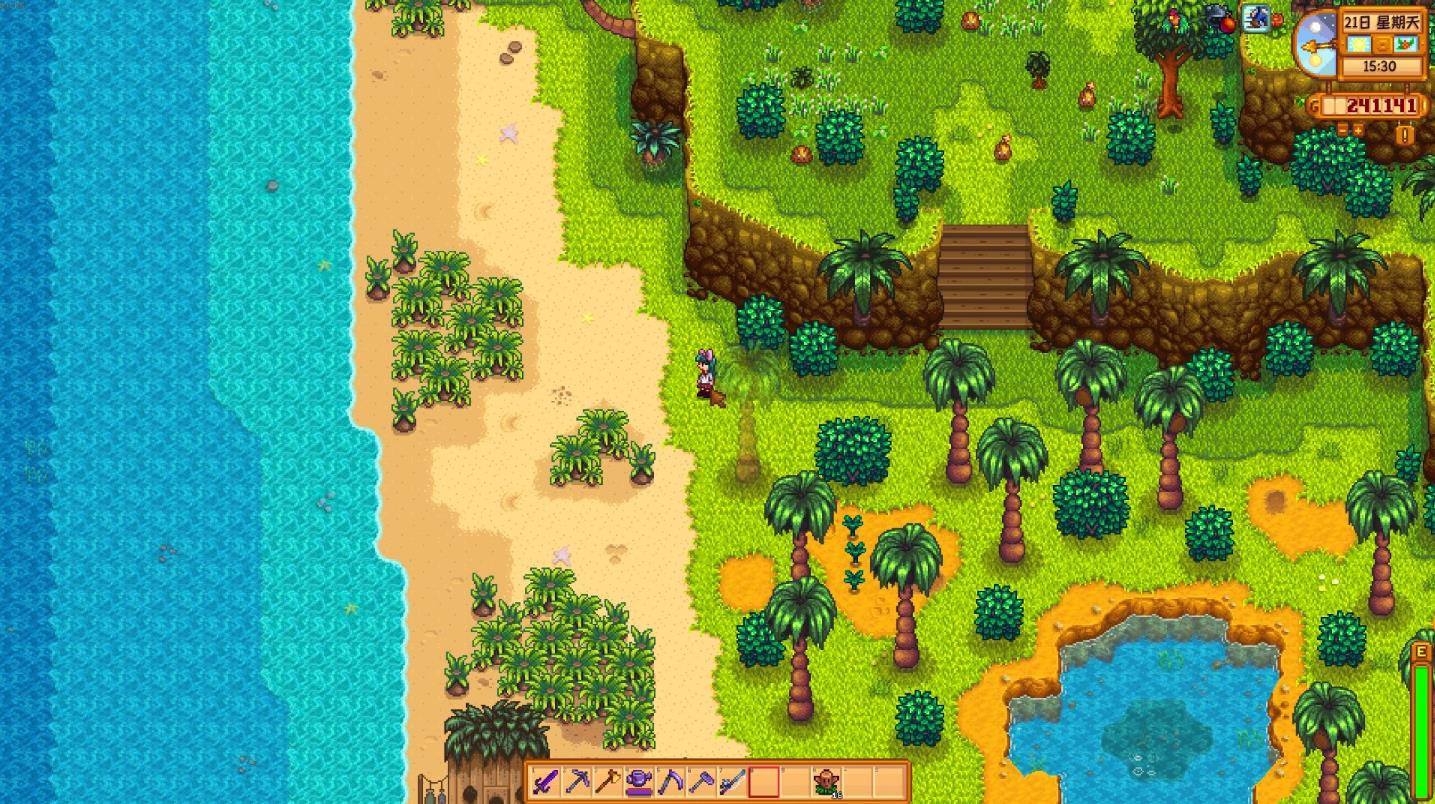Image resolution: width=1435 pixels, height=804 pixels.
Task: Click the speed buff status icon
Action: tap(1256, 17)
